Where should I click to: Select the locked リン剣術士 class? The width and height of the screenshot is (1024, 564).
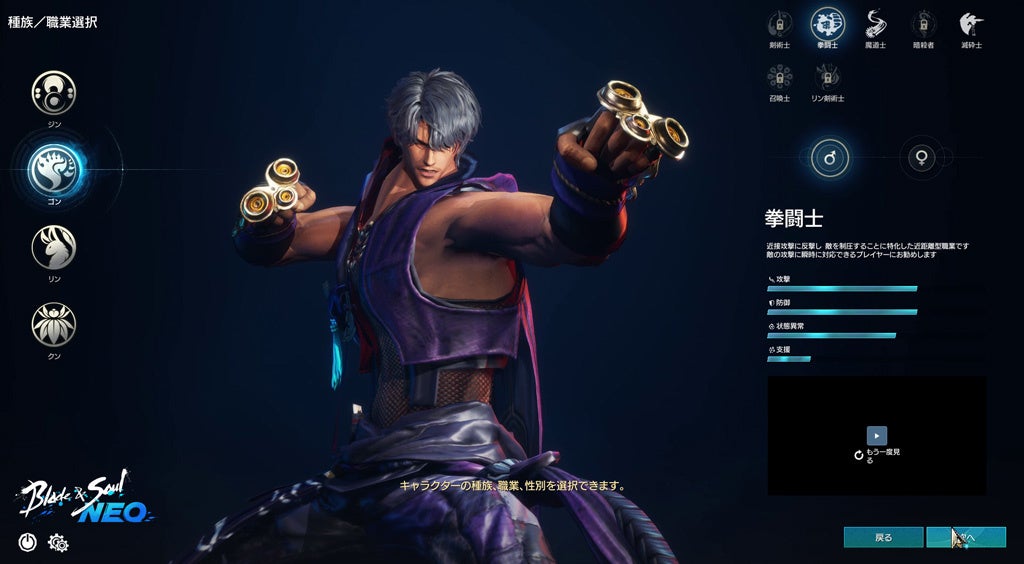(827, 77)
